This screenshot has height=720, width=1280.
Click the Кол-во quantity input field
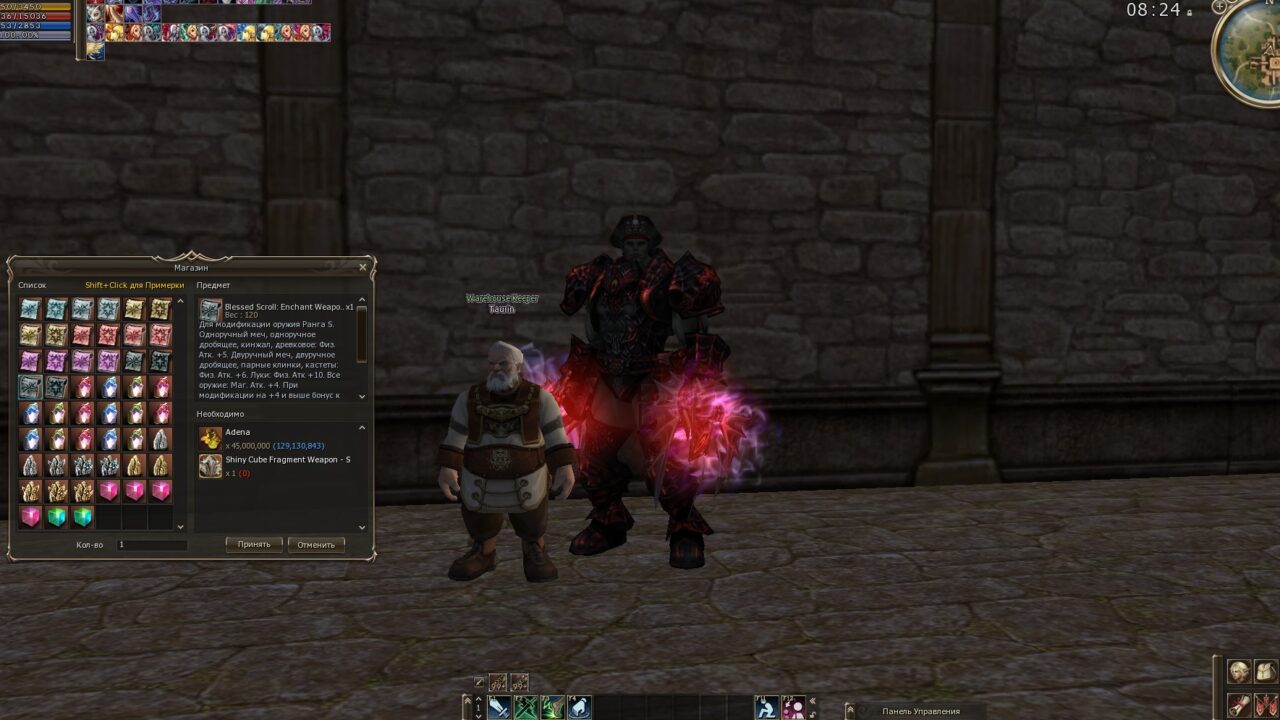(x=151, y=545)
